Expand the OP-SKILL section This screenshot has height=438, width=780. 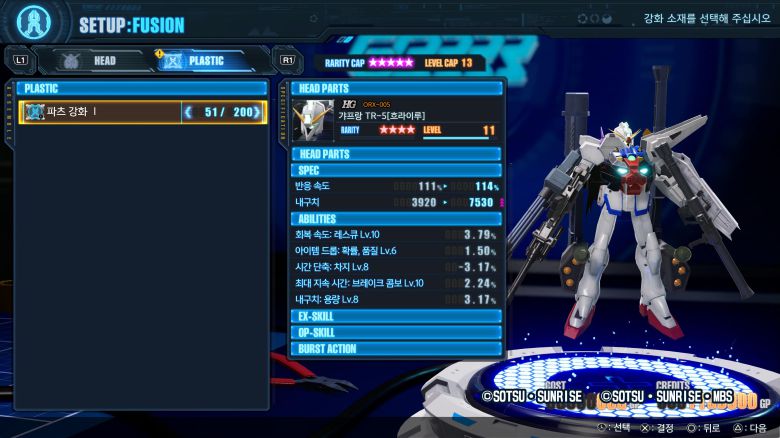click(x=397, y=332)
